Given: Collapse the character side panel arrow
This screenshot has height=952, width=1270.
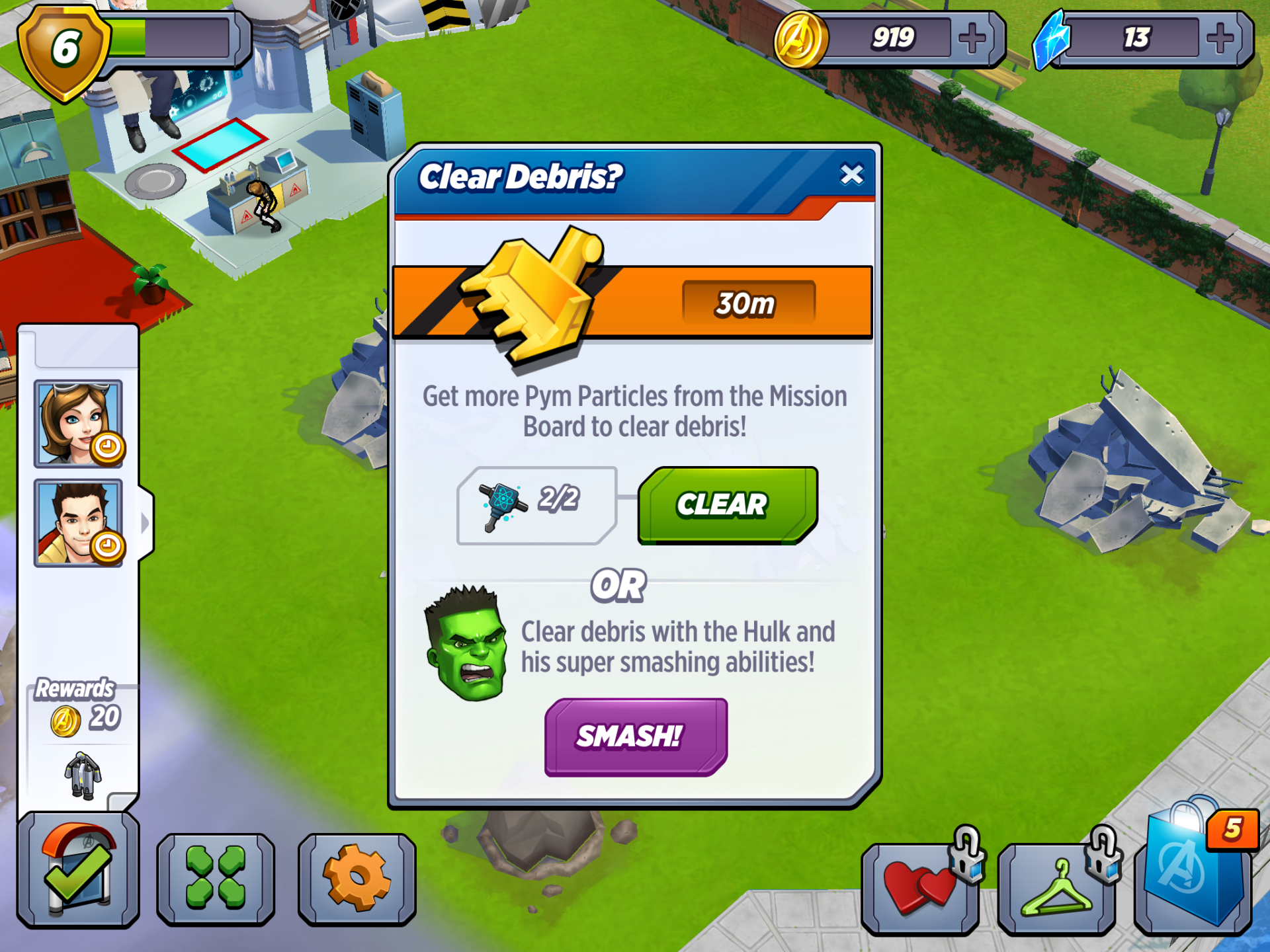Looking at the screenshot, I should click(146, 523).
